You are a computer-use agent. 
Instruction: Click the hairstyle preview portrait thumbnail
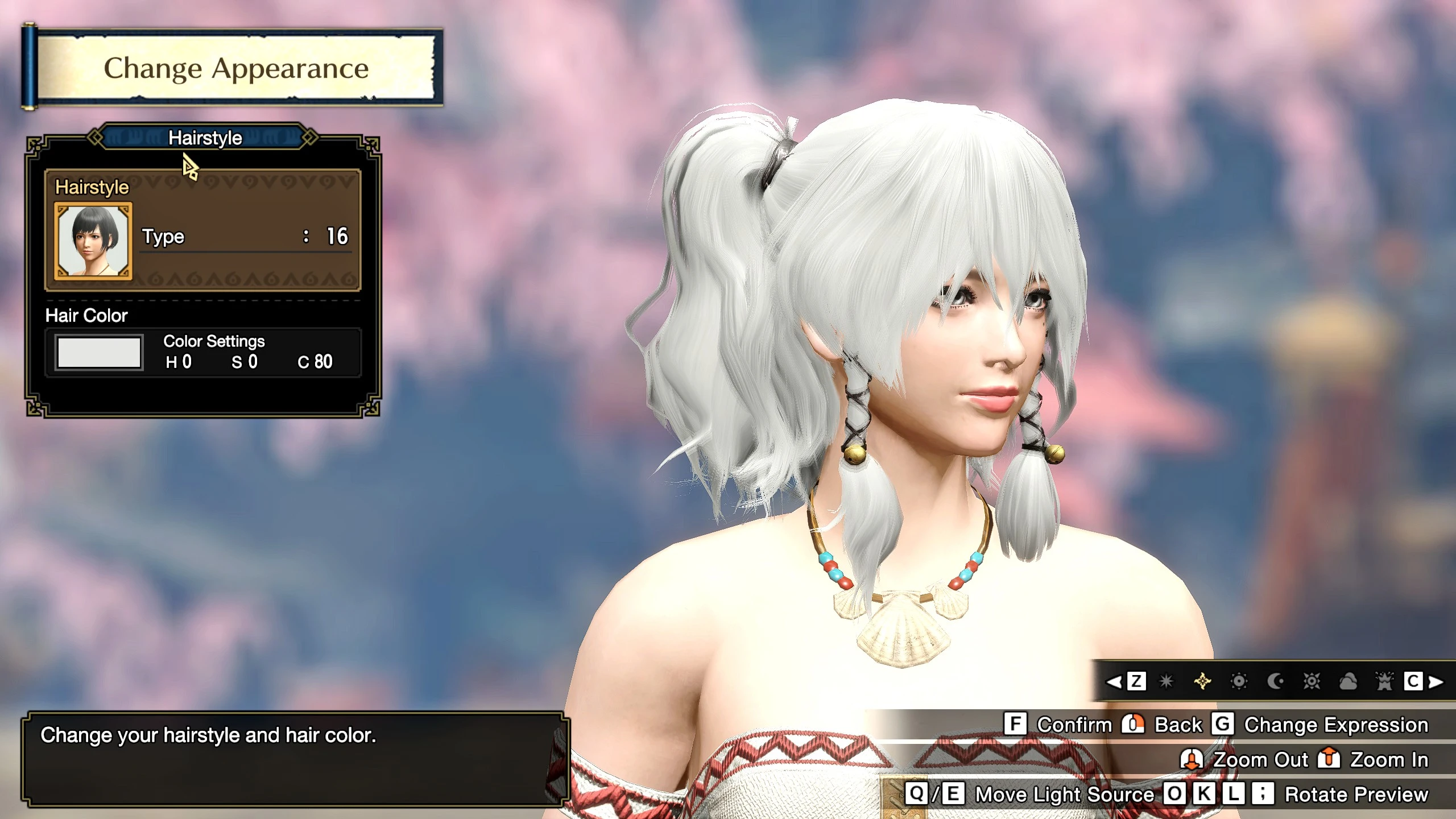[93, 241]
